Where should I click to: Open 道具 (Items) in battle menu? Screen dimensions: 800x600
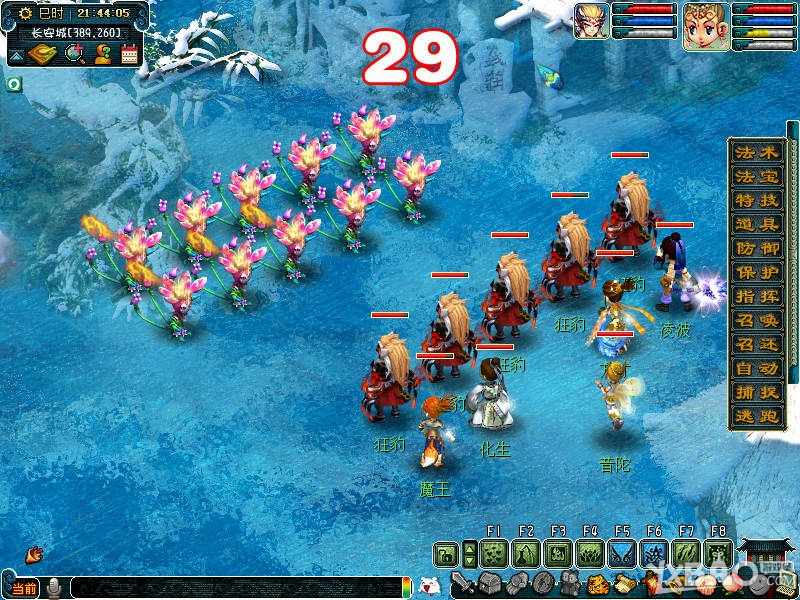756,225
